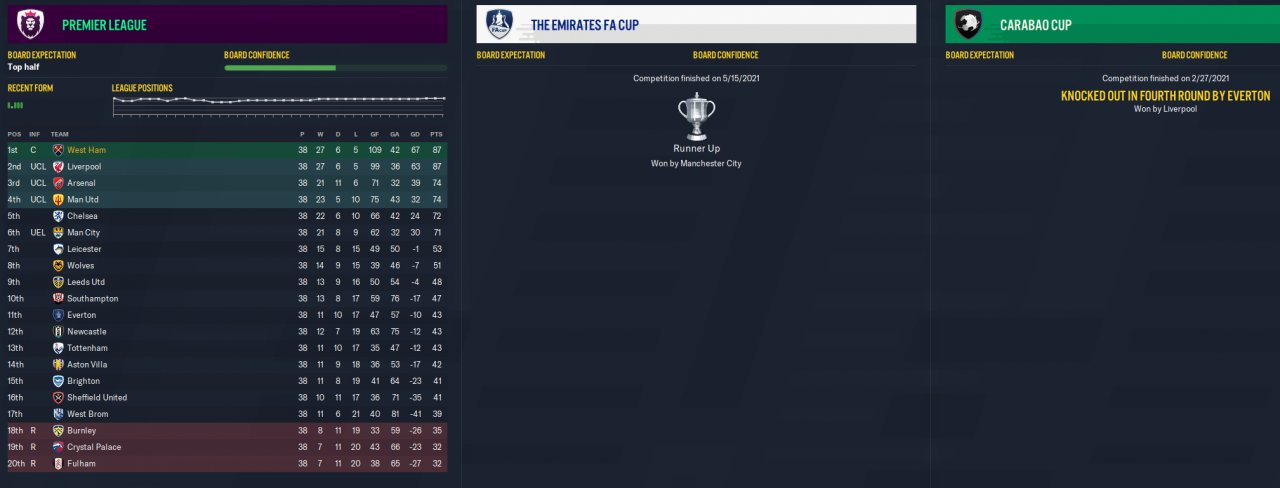The width and height of the screenshot is (1280, 488).
Task: View Southampton's club page
Action: point(92,298)
